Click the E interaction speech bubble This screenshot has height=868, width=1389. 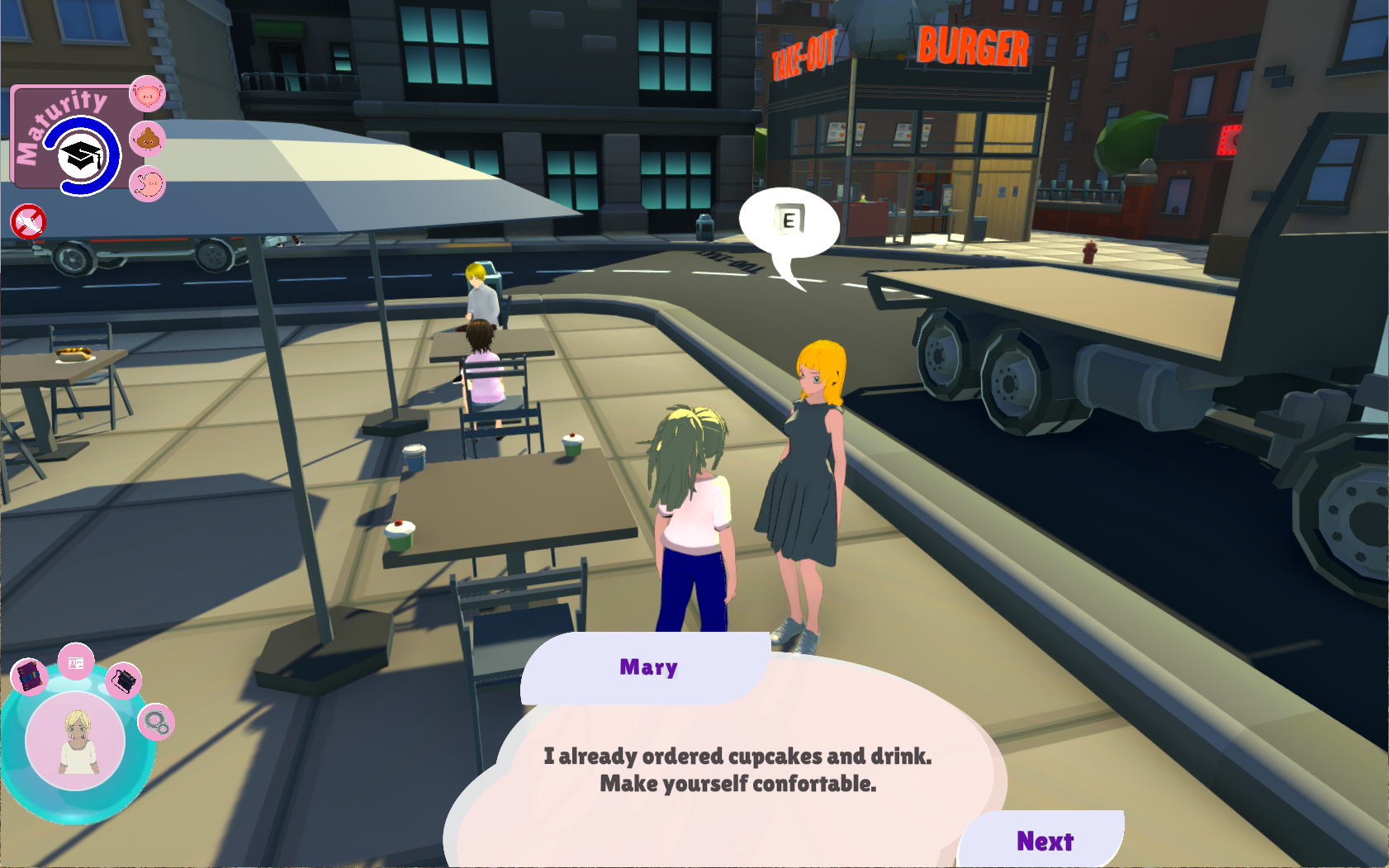(x=789, y=220)
